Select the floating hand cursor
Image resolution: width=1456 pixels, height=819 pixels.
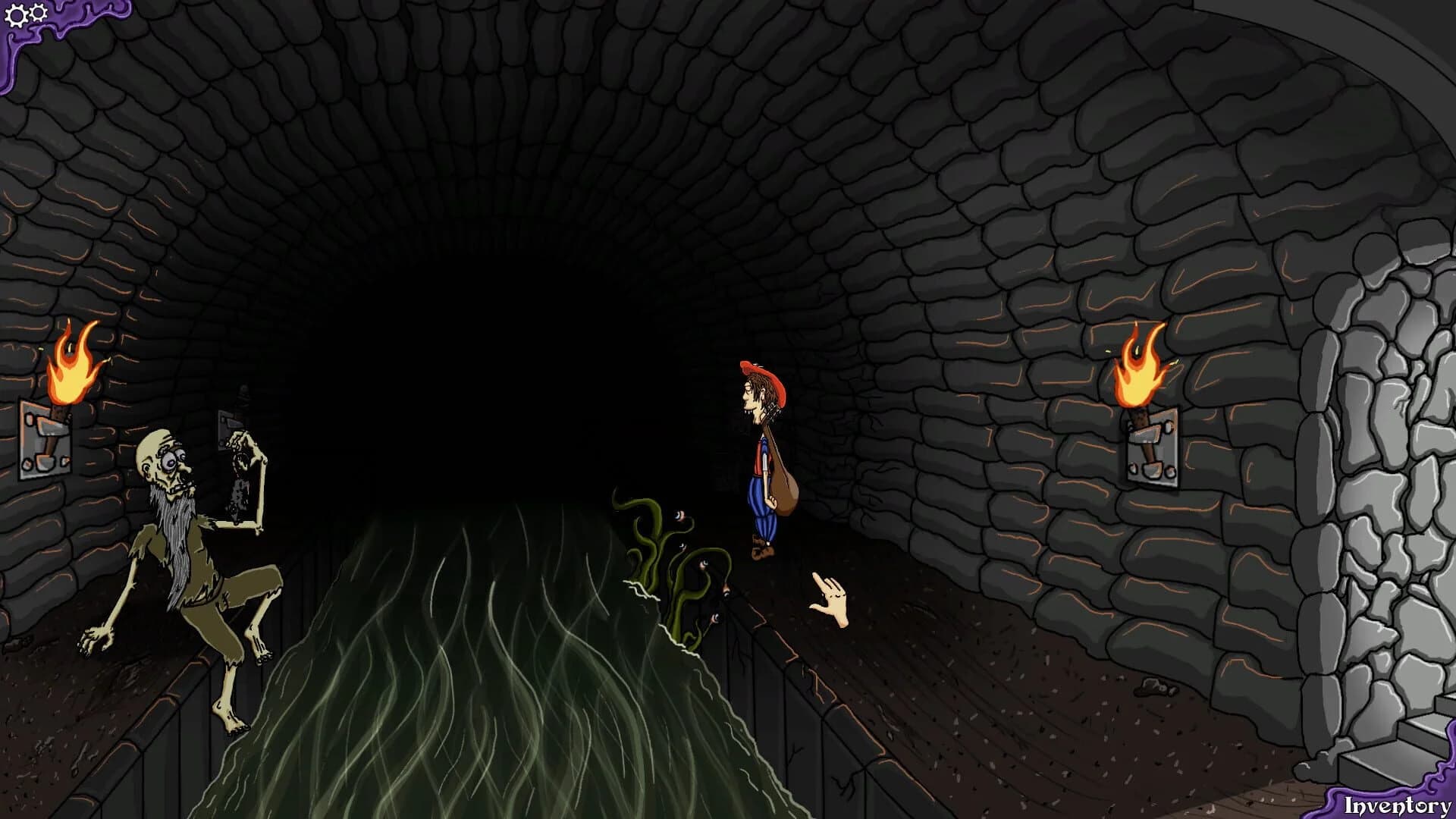point(830,599)
